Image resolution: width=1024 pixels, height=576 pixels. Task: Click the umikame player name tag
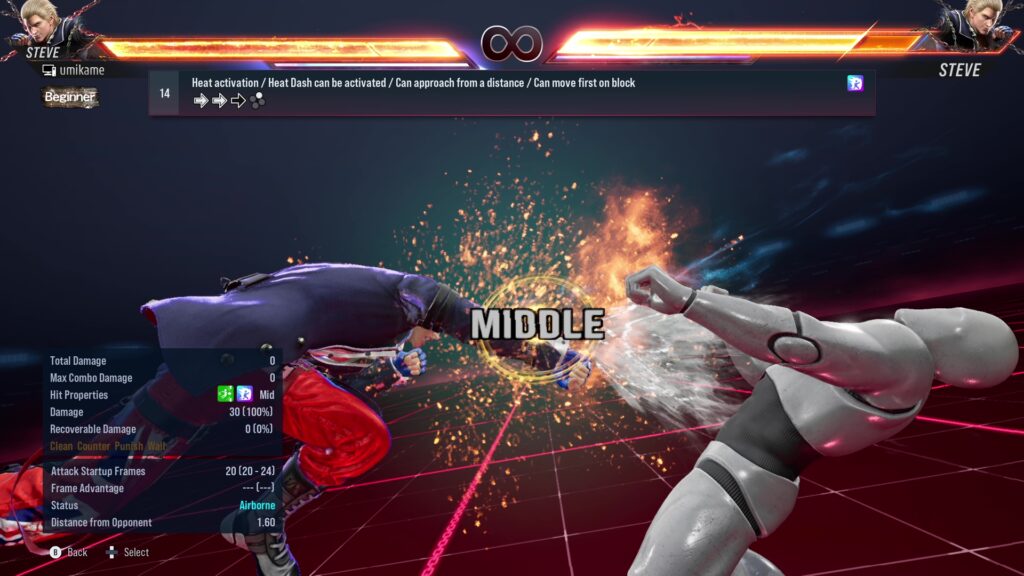[80, 70]
